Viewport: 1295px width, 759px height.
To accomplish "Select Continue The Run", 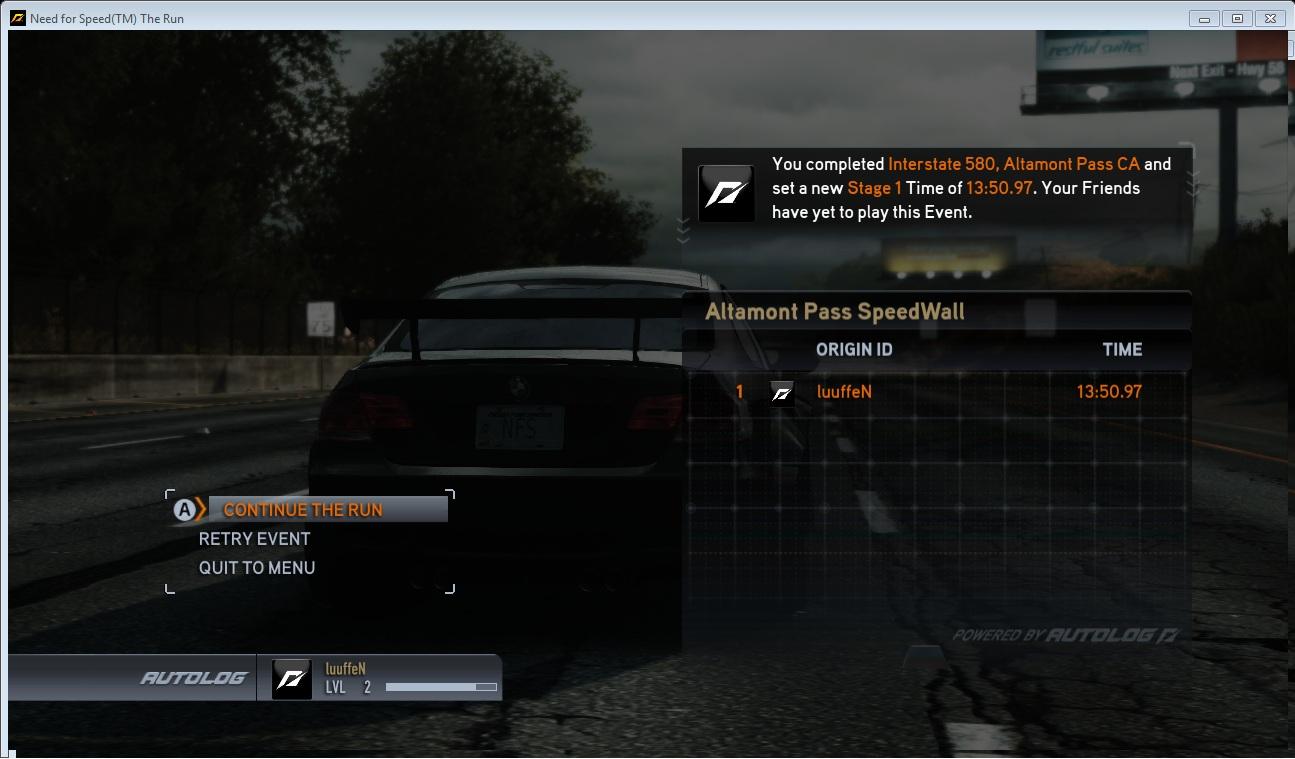I will 302,510.
